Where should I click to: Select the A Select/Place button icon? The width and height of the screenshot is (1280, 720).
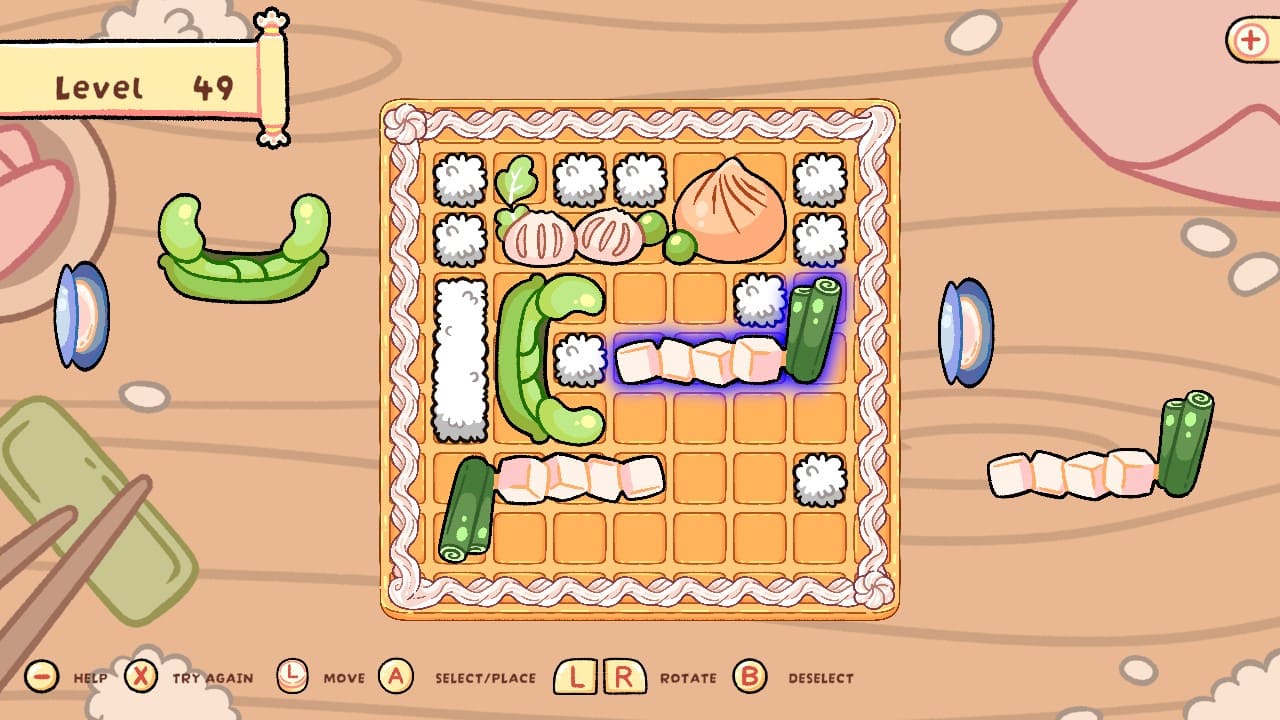click(x=394, y=676)
